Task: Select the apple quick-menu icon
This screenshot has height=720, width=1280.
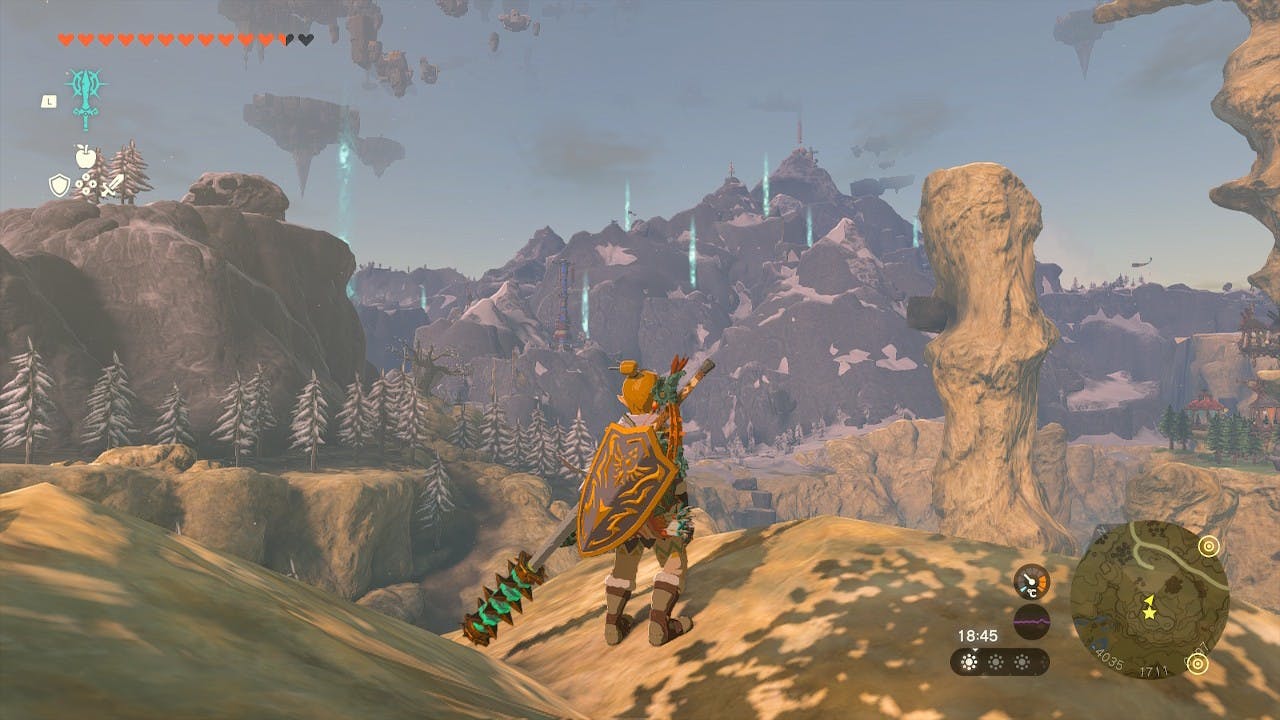Action: [84, 156]
